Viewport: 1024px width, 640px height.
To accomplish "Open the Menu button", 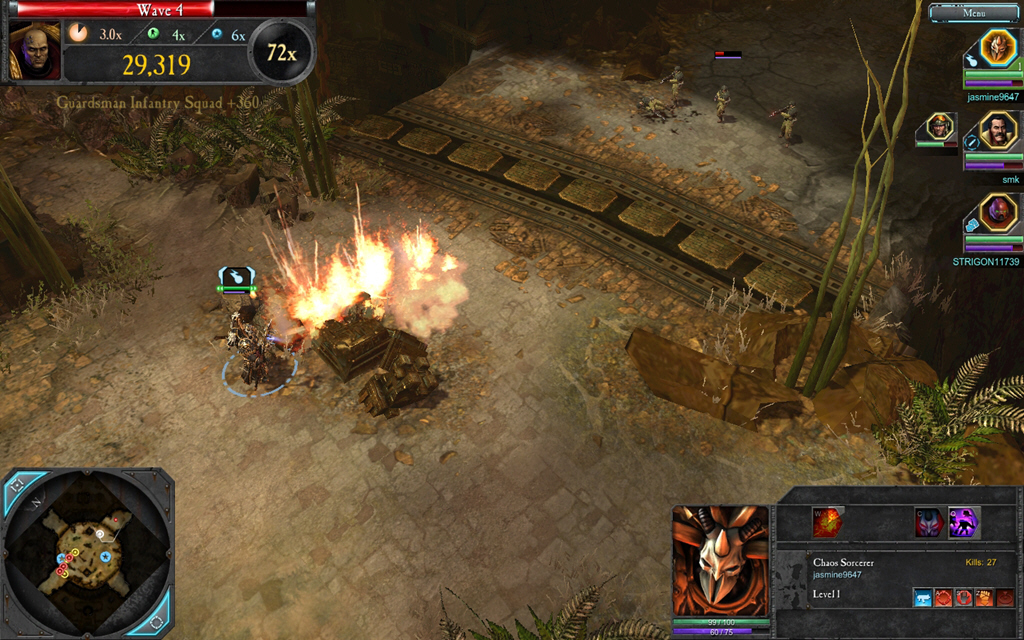I will 973,13.
